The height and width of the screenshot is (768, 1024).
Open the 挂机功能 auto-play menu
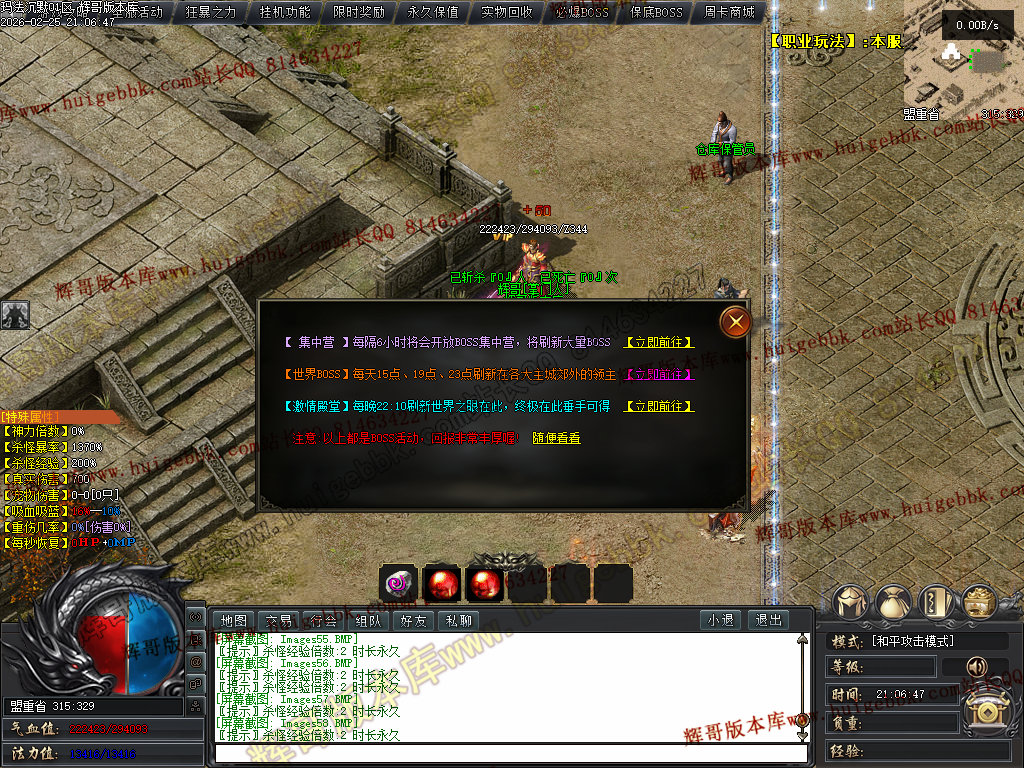point(285,13)
